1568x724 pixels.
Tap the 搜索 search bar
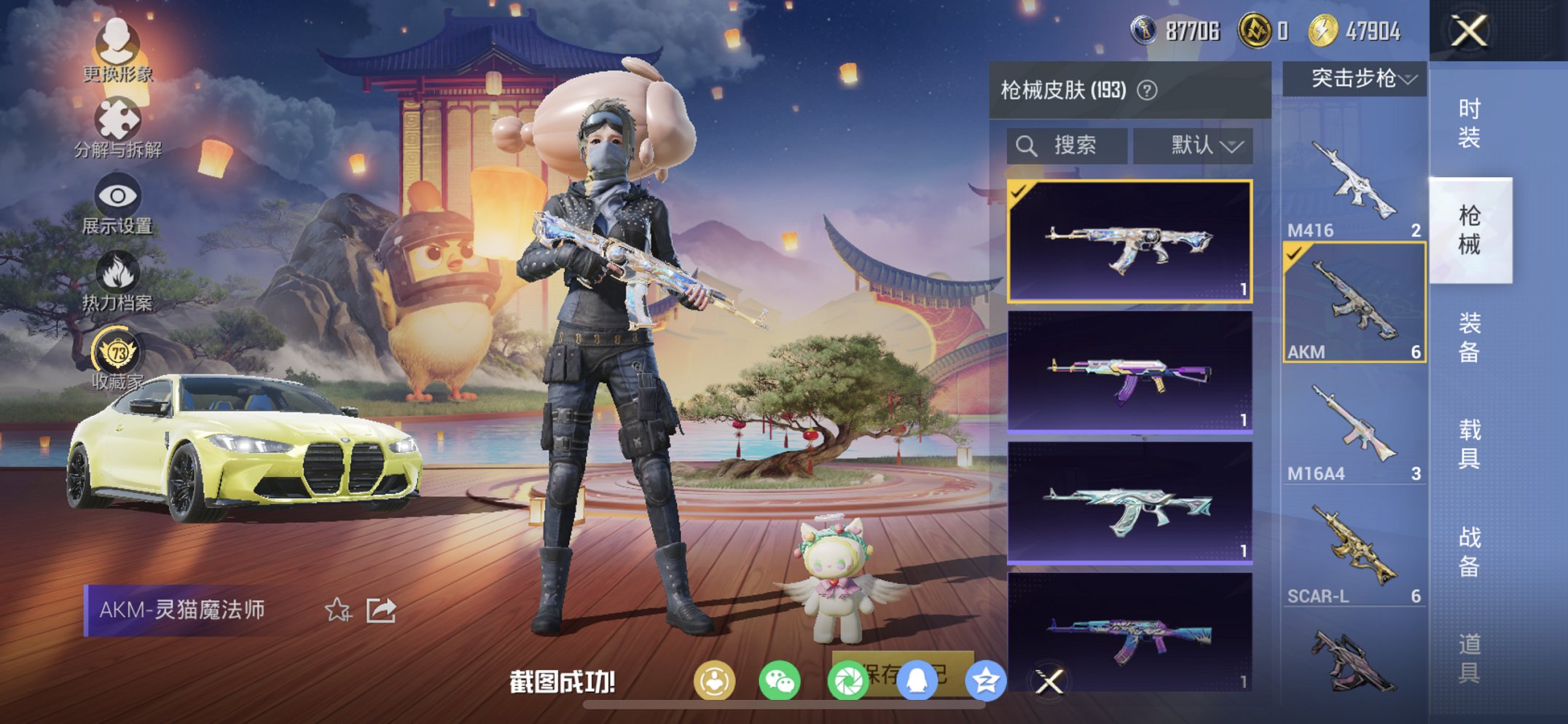click(x=1066, y=144)
